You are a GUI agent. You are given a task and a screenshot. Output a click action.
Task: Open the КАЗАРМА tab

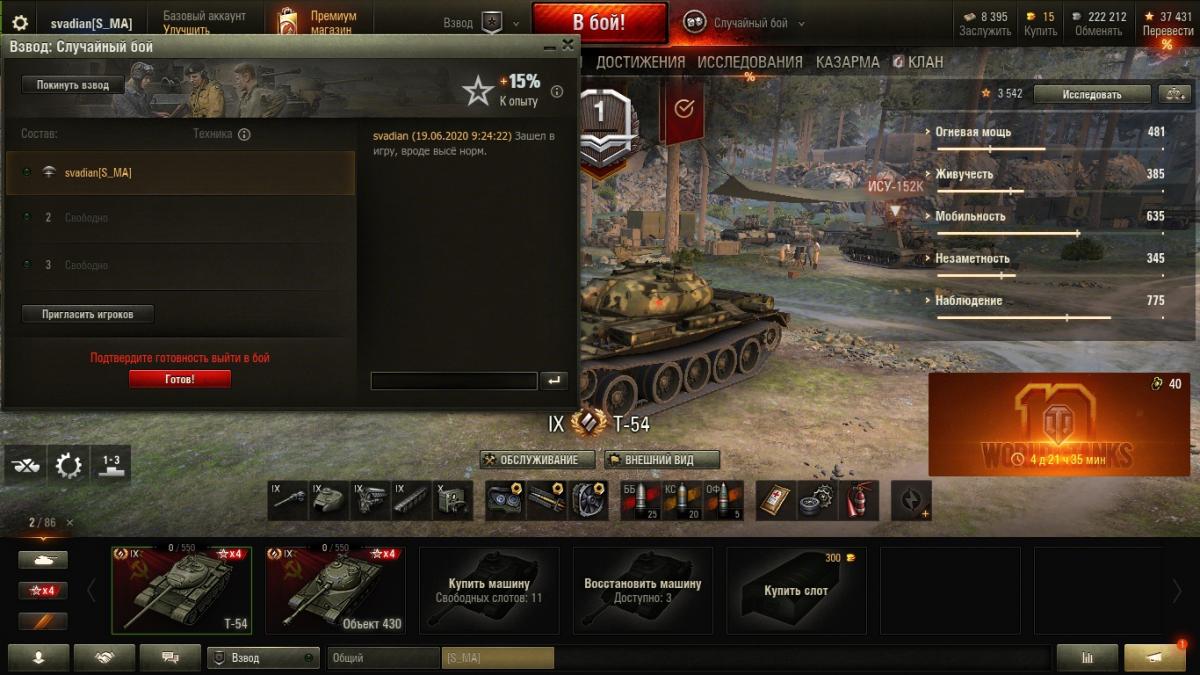(x=848, y=62)
